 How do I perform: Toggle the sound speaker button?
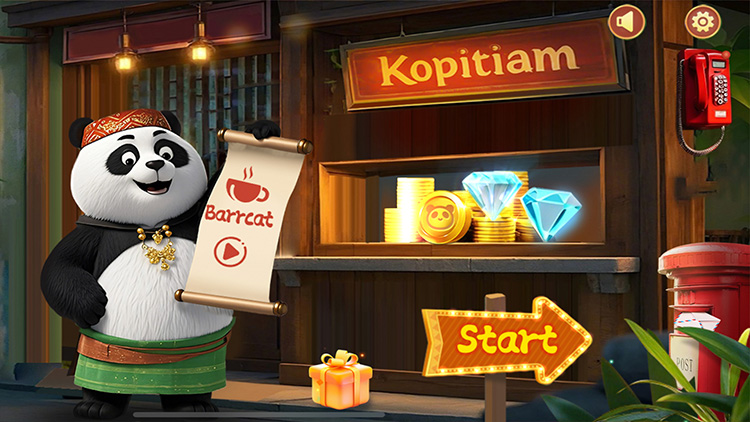click(x=627, y=22)
